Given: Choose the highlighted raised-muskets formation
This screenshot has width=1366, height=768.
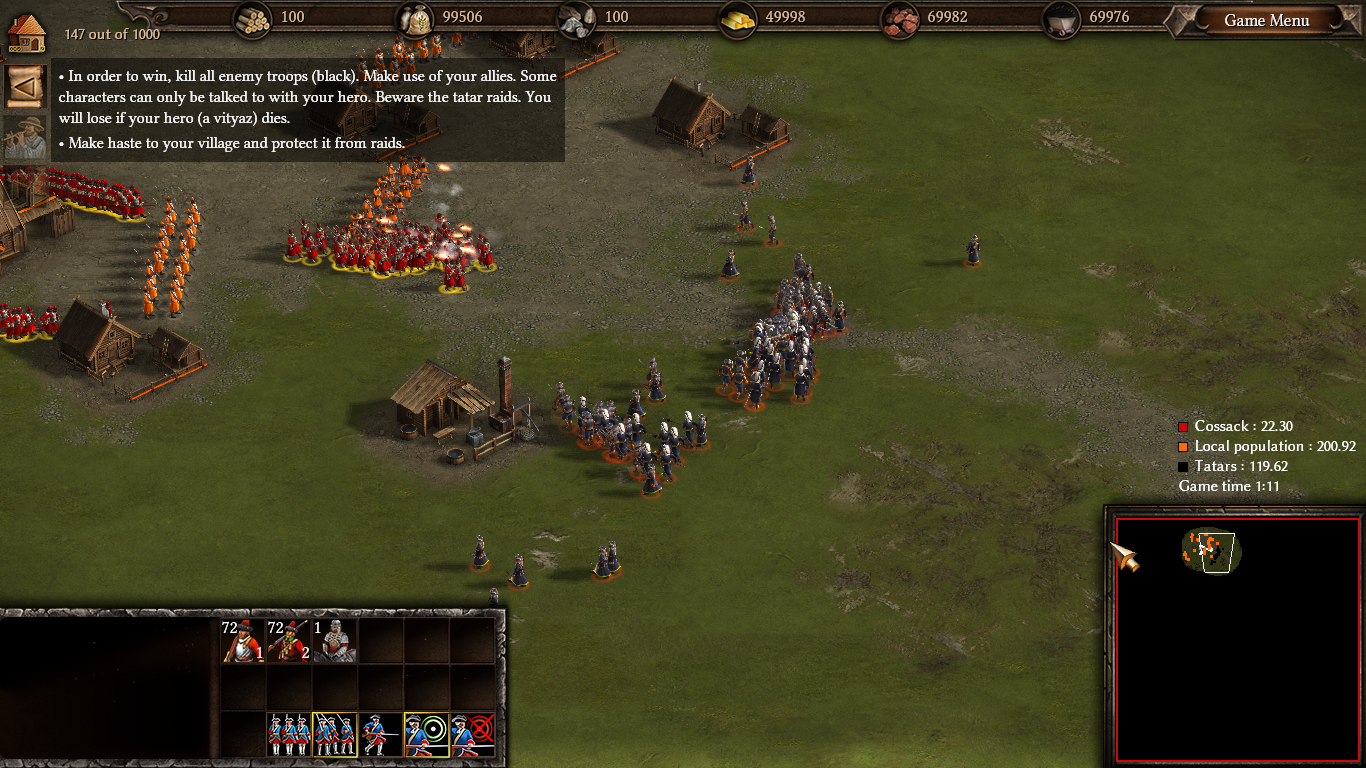Looking at the screenshot, I should coord(334,735).
